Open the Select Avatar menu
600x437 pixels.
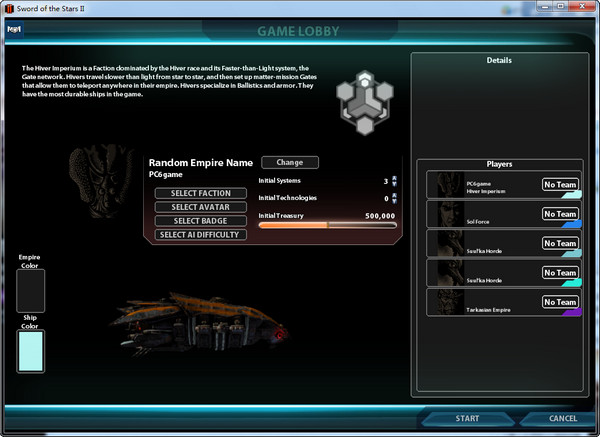(200, 207)
